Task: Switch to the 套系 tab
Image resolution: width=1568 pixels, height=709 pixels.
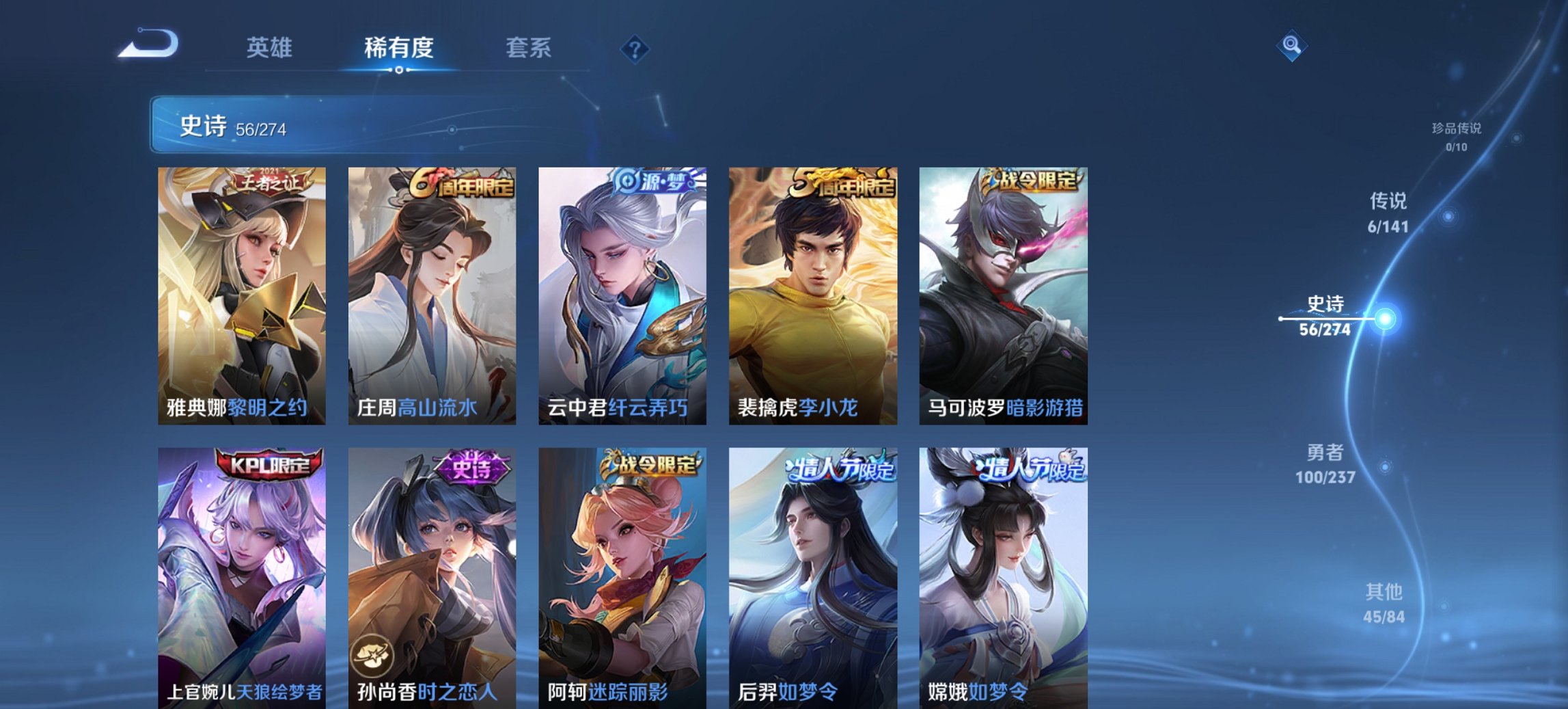Action: click(x=527, y=48)
